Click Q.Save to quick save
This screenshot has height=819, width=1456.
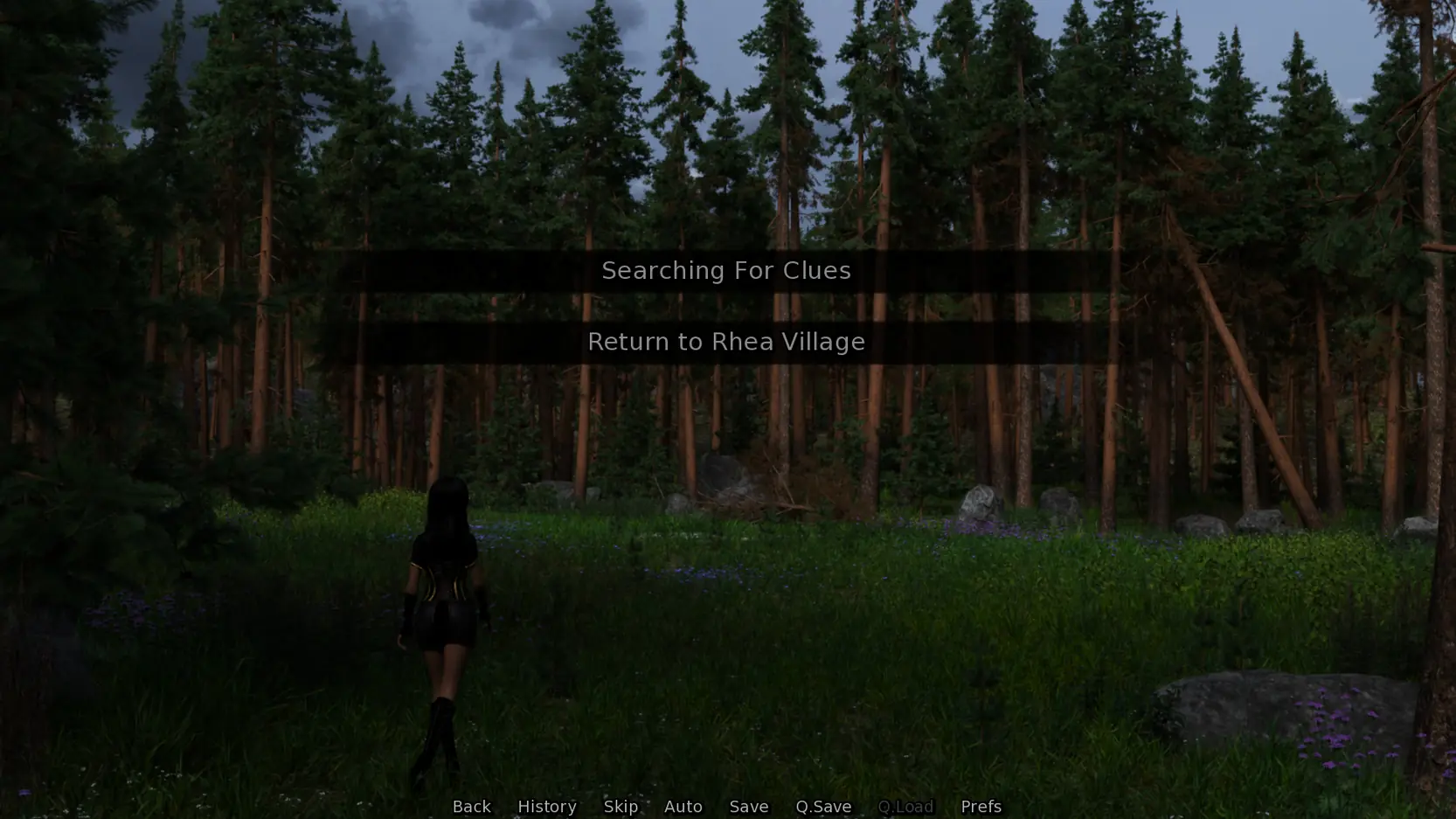(x=823, y=806)
